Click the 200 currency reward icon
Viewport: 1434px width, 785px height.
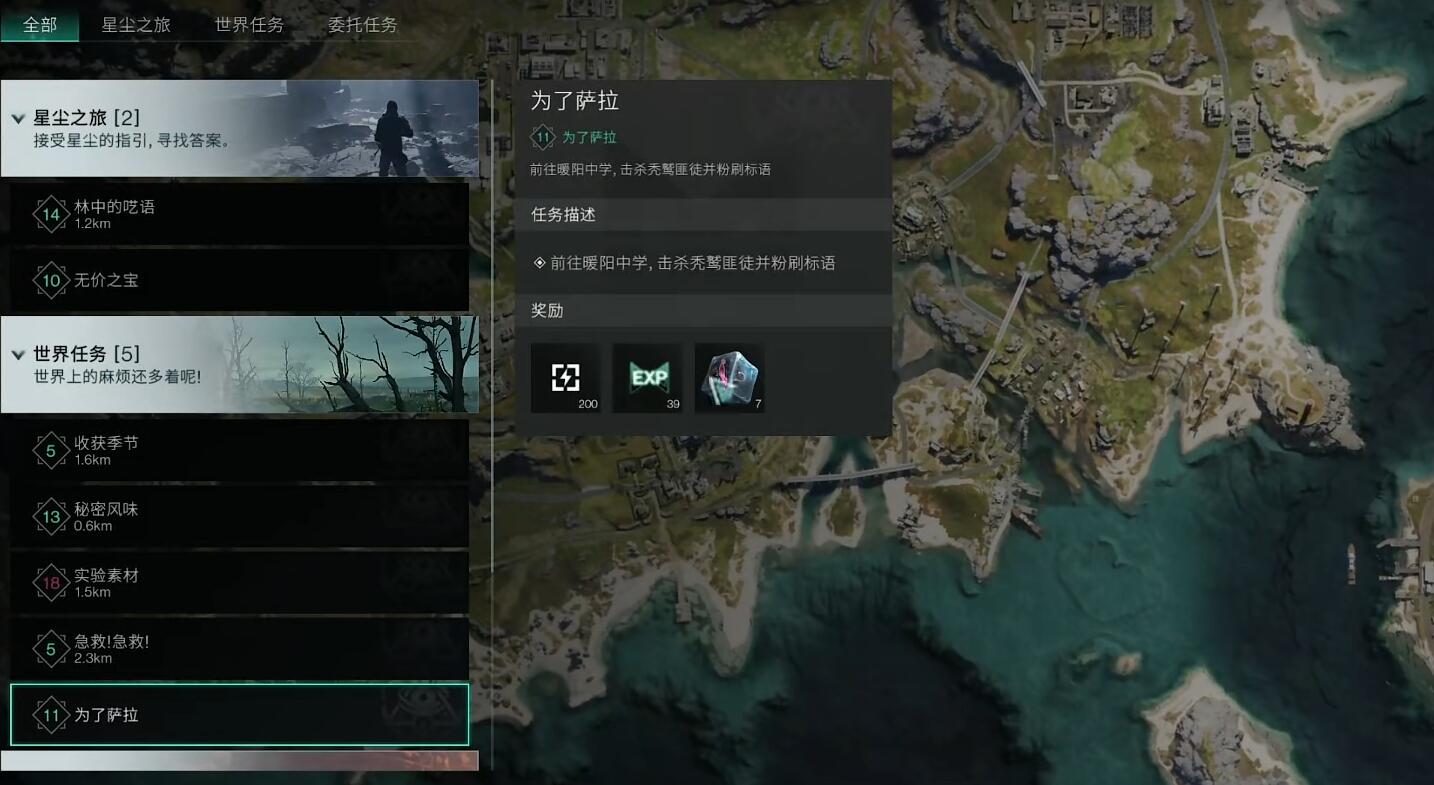566,377
